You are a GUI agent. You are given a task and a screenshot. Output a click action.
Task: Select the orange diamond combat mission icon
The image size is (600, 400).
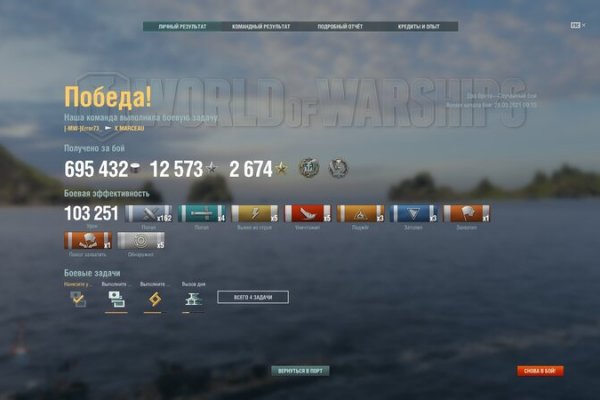153,298
